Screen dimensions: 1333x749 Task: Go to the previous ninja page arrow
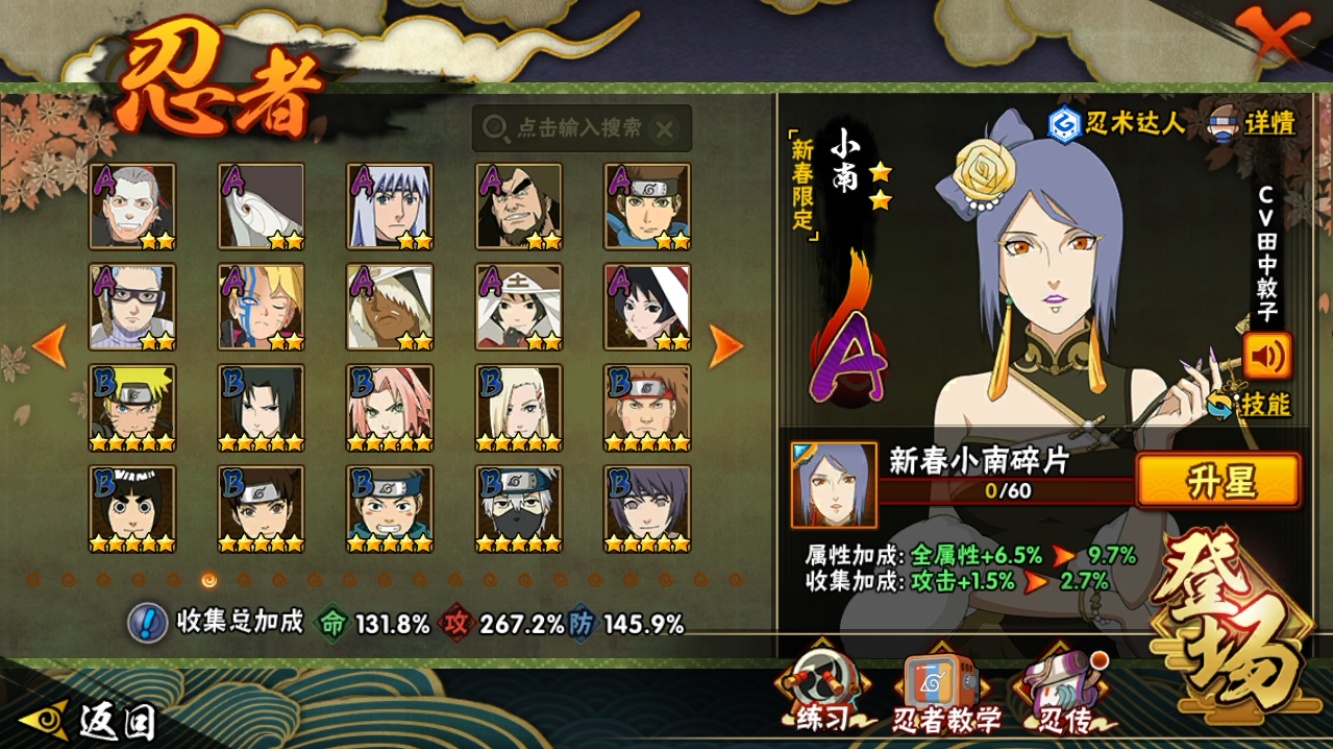point(49,346)
